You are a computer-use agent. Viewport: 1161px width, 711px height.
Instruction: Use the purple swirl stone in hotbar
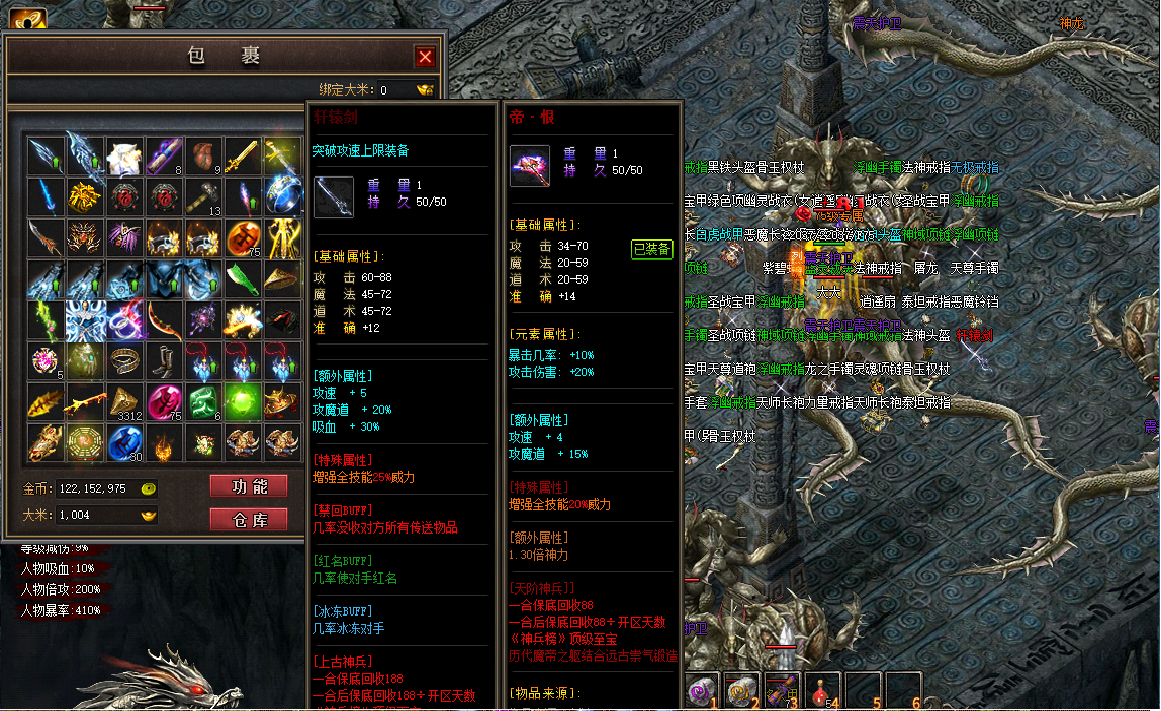703,689
